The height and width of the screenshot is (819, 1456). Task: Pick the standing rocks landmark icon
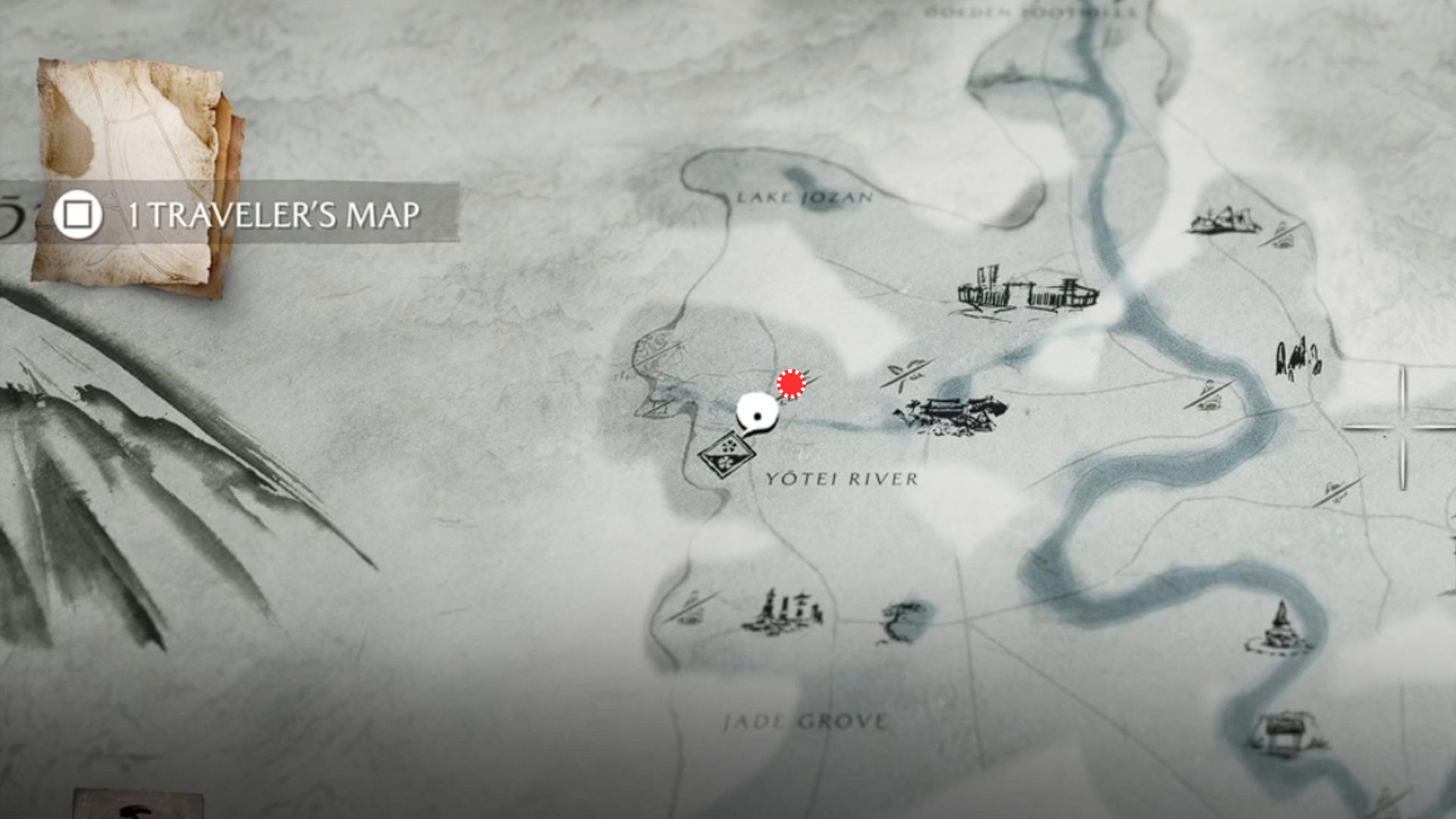(1298, 359)
